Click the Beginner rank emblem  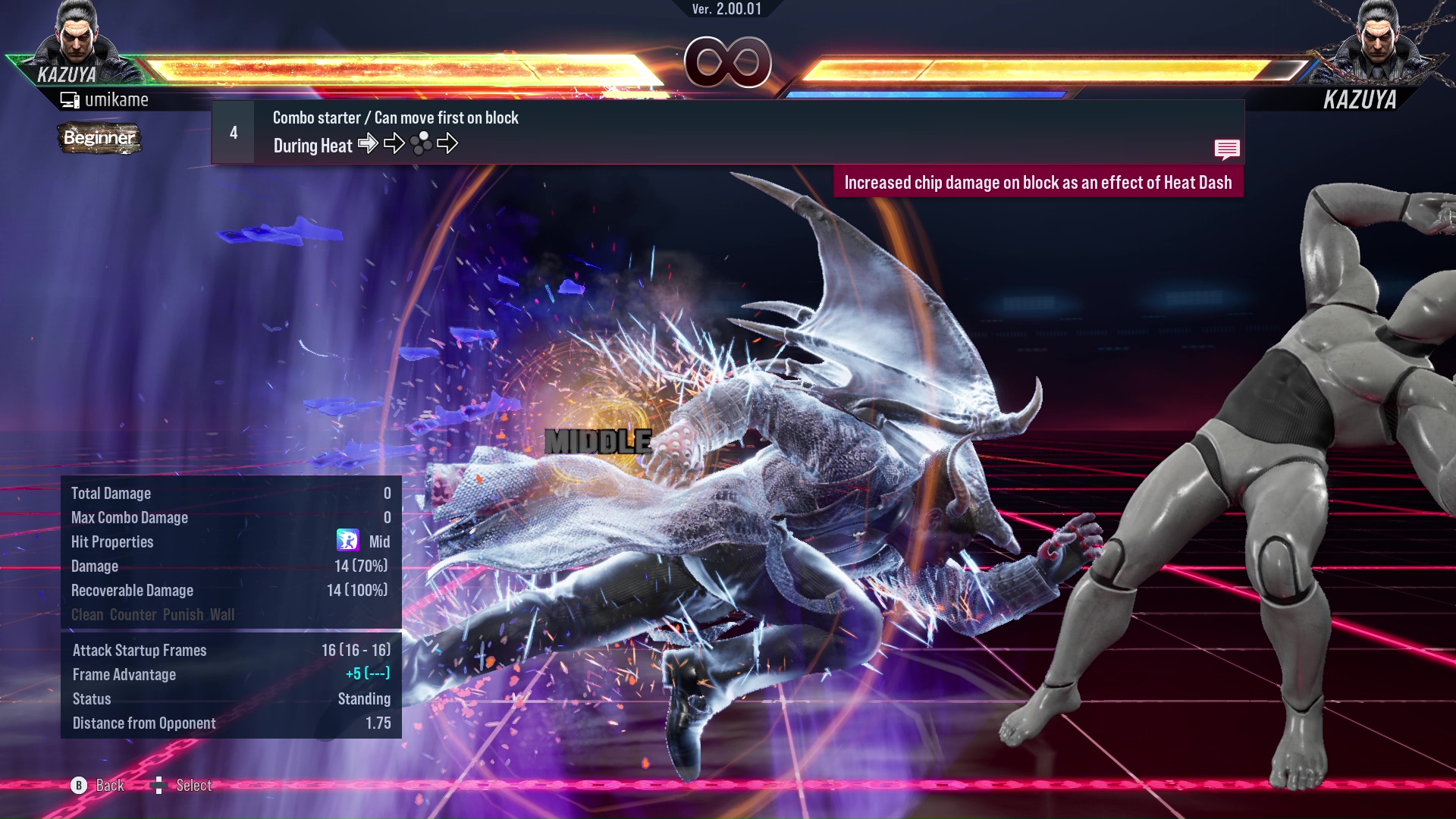[x=99, y=139]
